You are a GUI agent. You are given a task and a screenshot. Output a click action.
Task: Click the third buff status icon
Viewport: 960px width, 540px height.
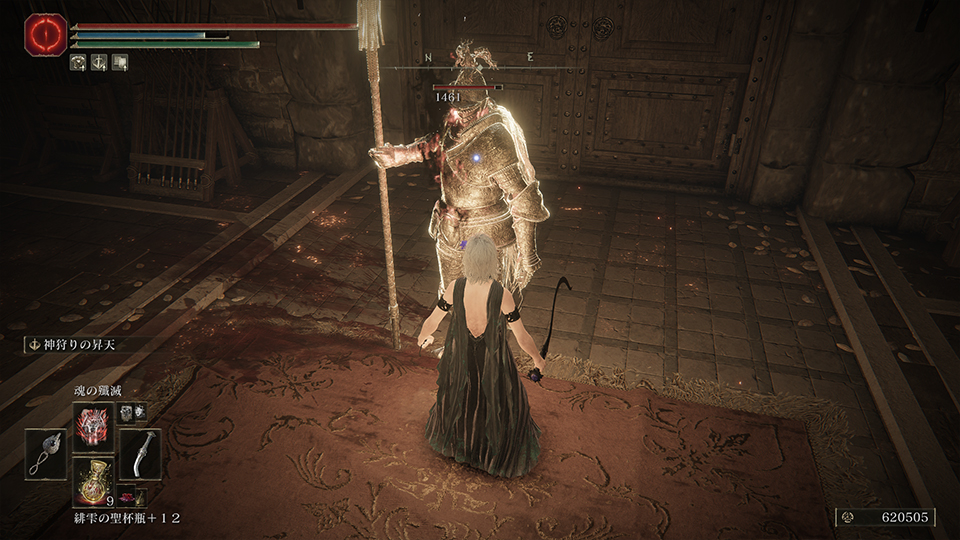[x=120, y=62]
